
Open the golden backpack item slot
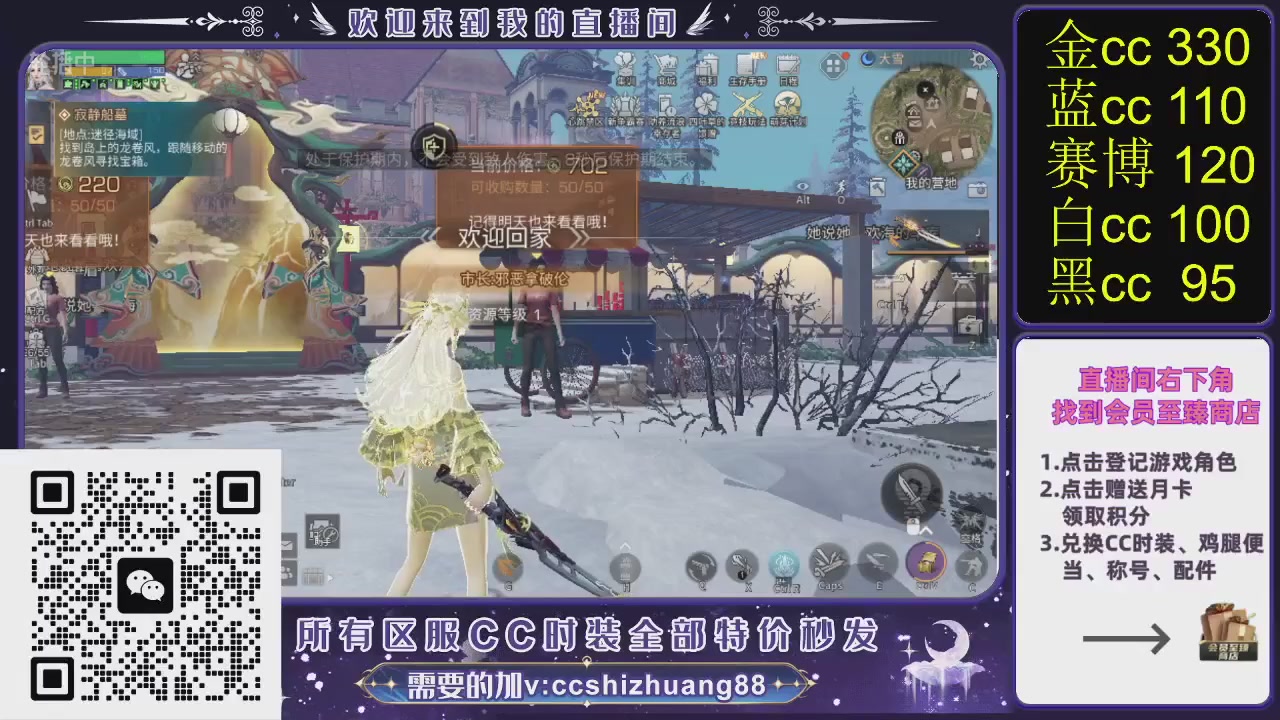coord(927,564)
